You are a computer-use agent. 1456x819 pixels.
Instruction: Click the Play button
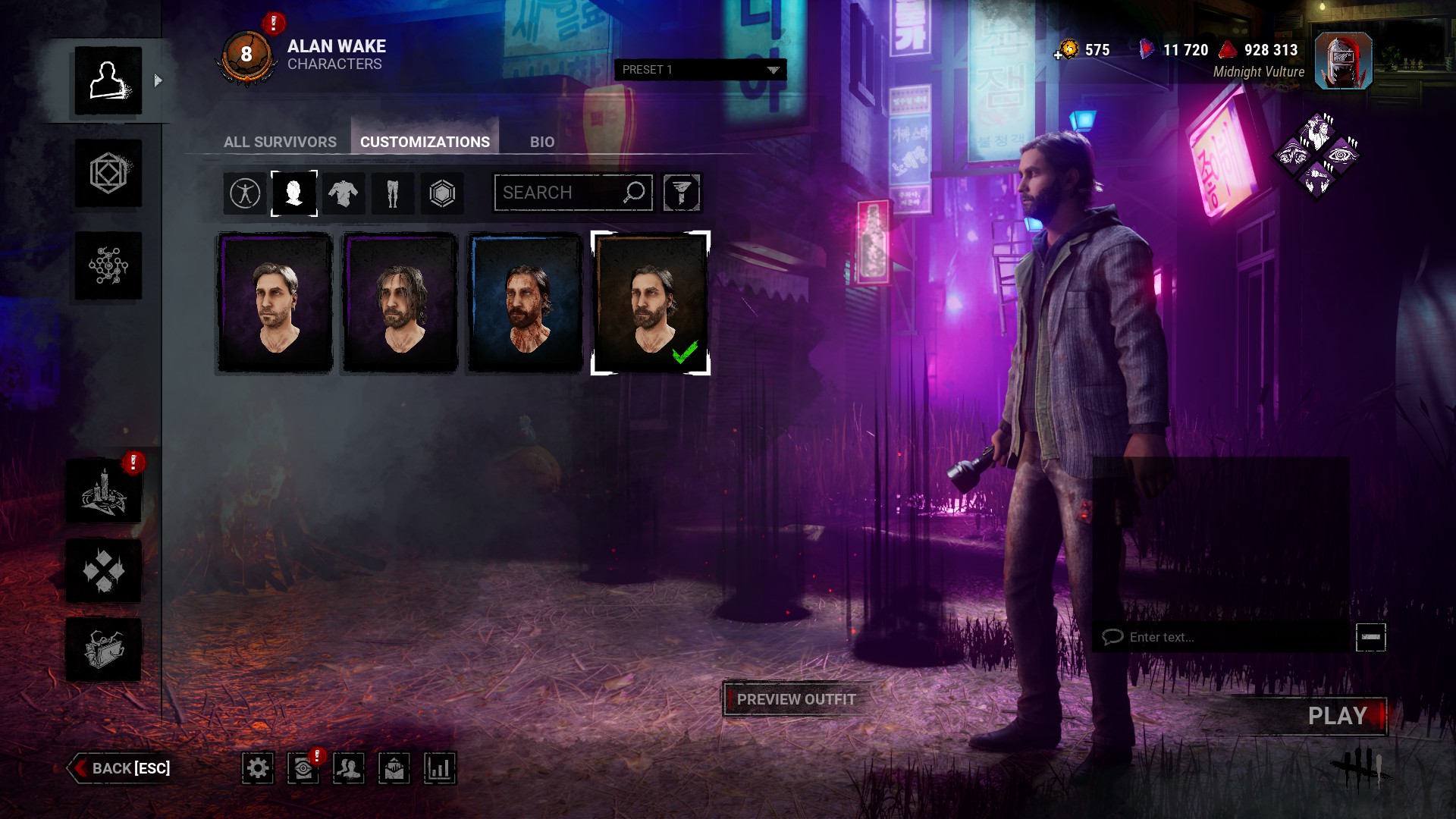tap(1337, 716)
